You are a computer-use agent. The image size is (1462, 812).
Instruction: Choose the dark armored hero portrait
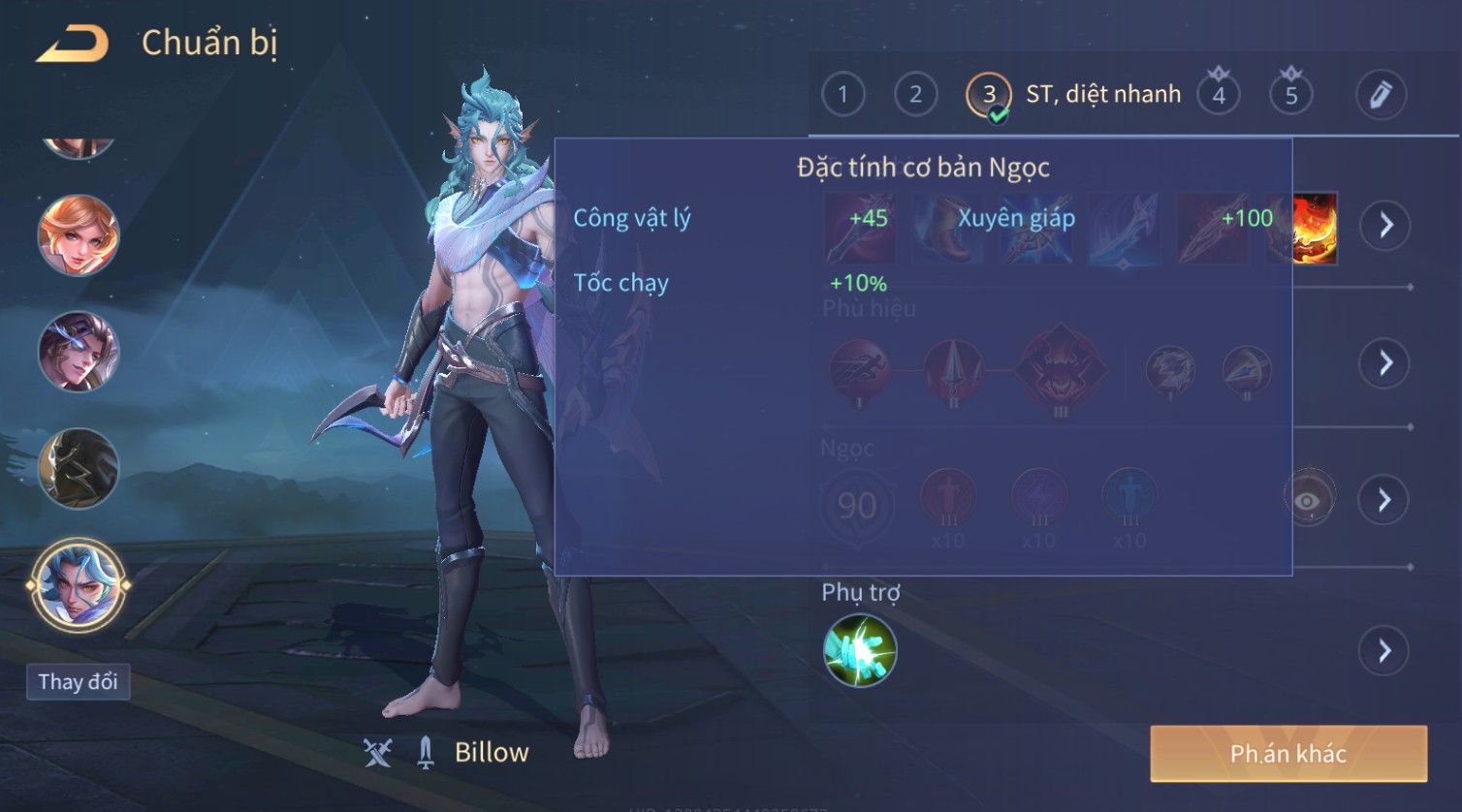[78, 468]
